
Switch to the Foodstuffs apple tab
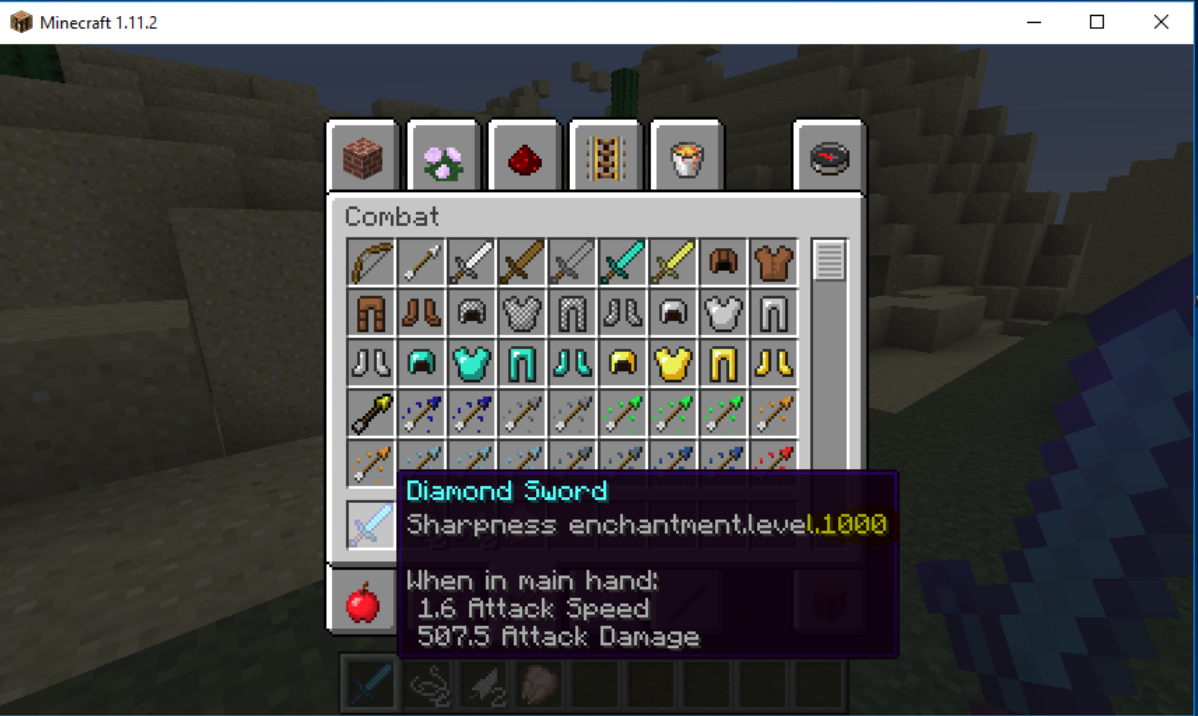tap(363, 603)
